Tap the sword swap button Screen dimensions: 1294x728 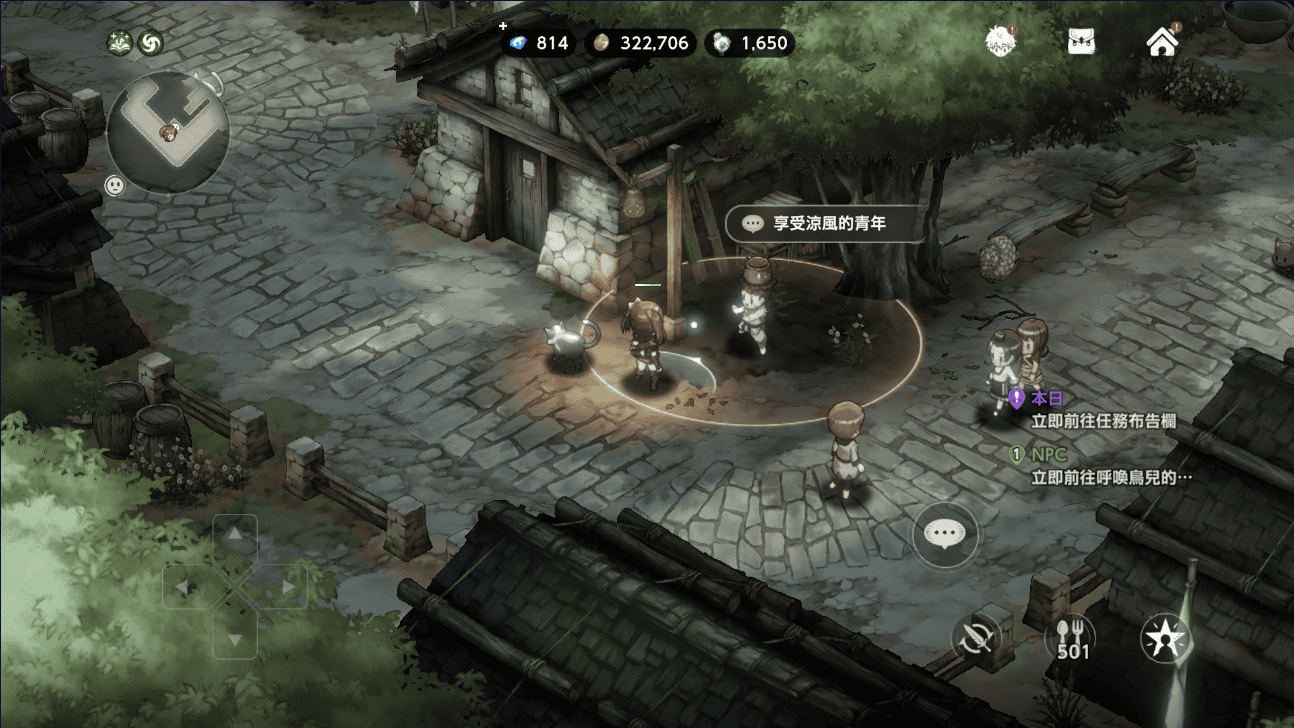tap(976, 637)
